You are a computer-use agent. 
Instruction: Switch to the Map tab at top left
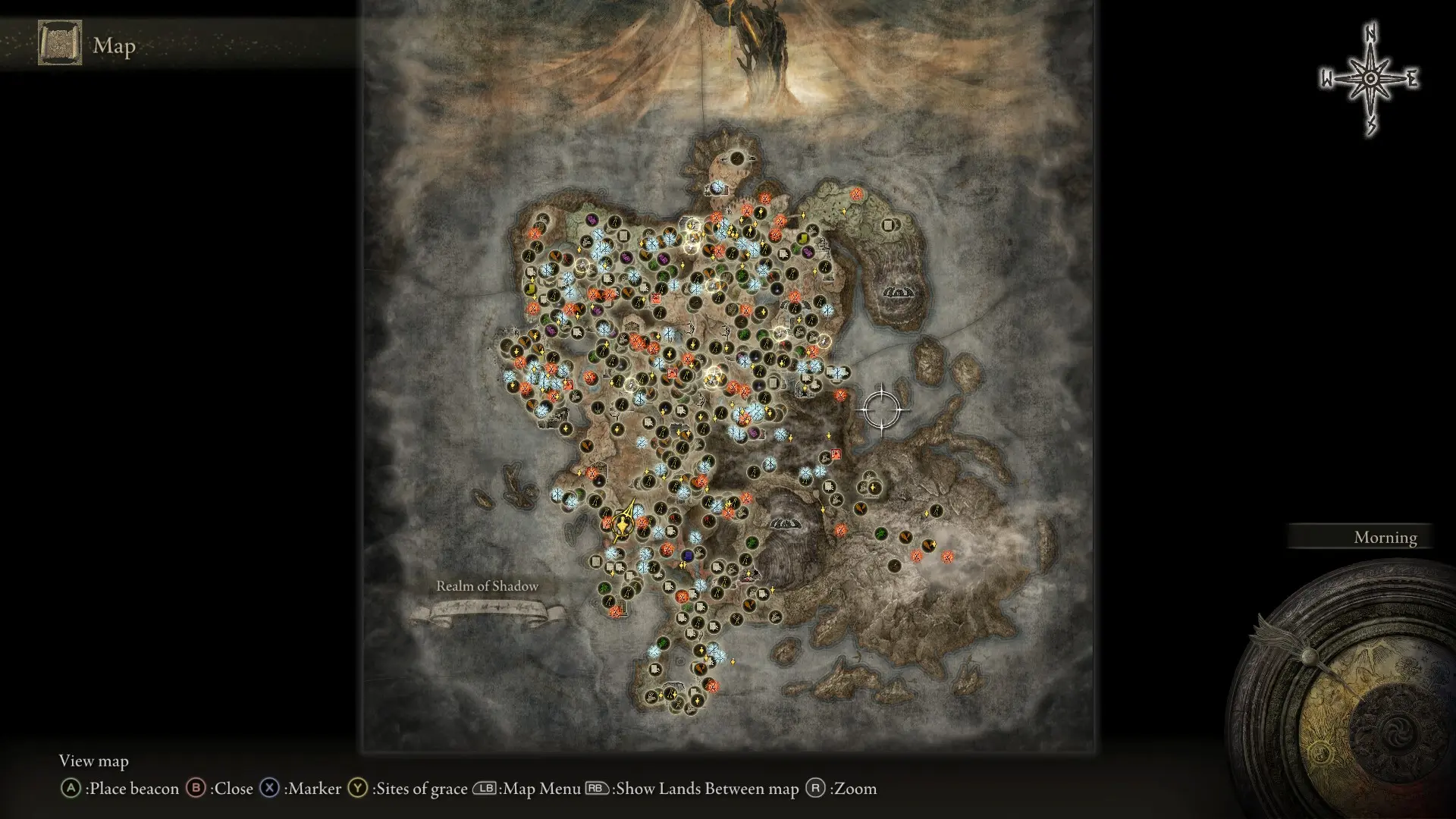pyautogui.click(x=114, y=45)
